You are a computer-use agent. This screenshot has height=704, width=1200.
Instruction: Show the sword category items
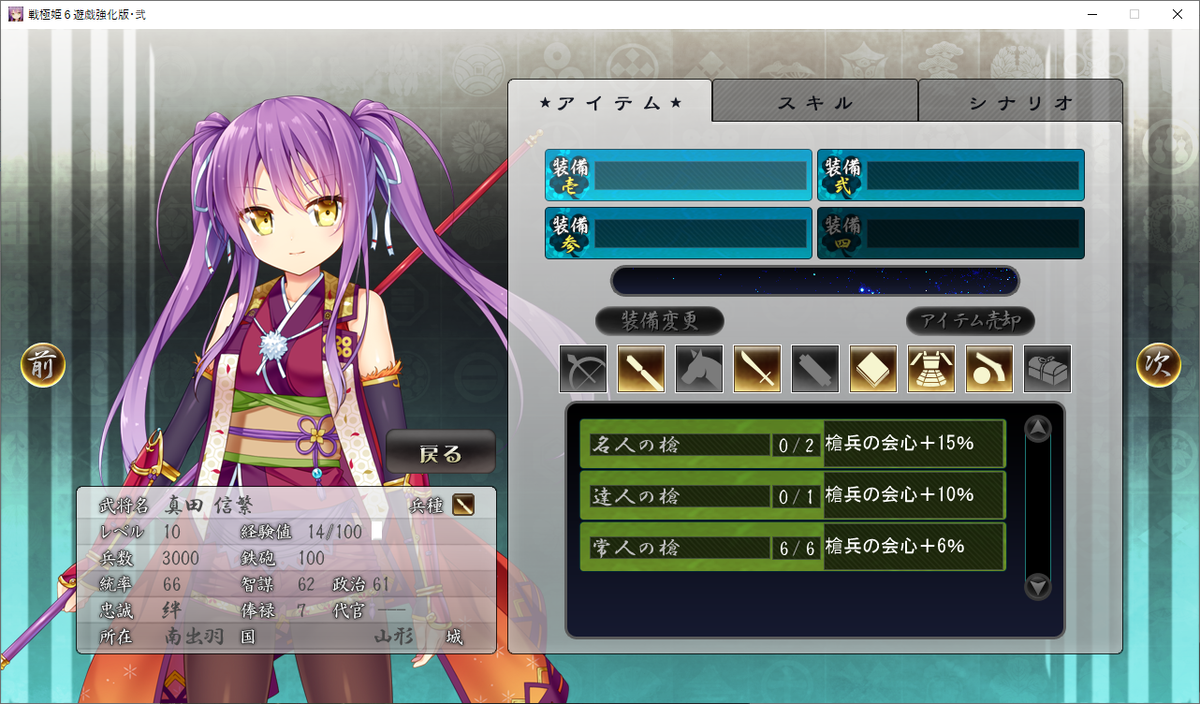[758, 369]
